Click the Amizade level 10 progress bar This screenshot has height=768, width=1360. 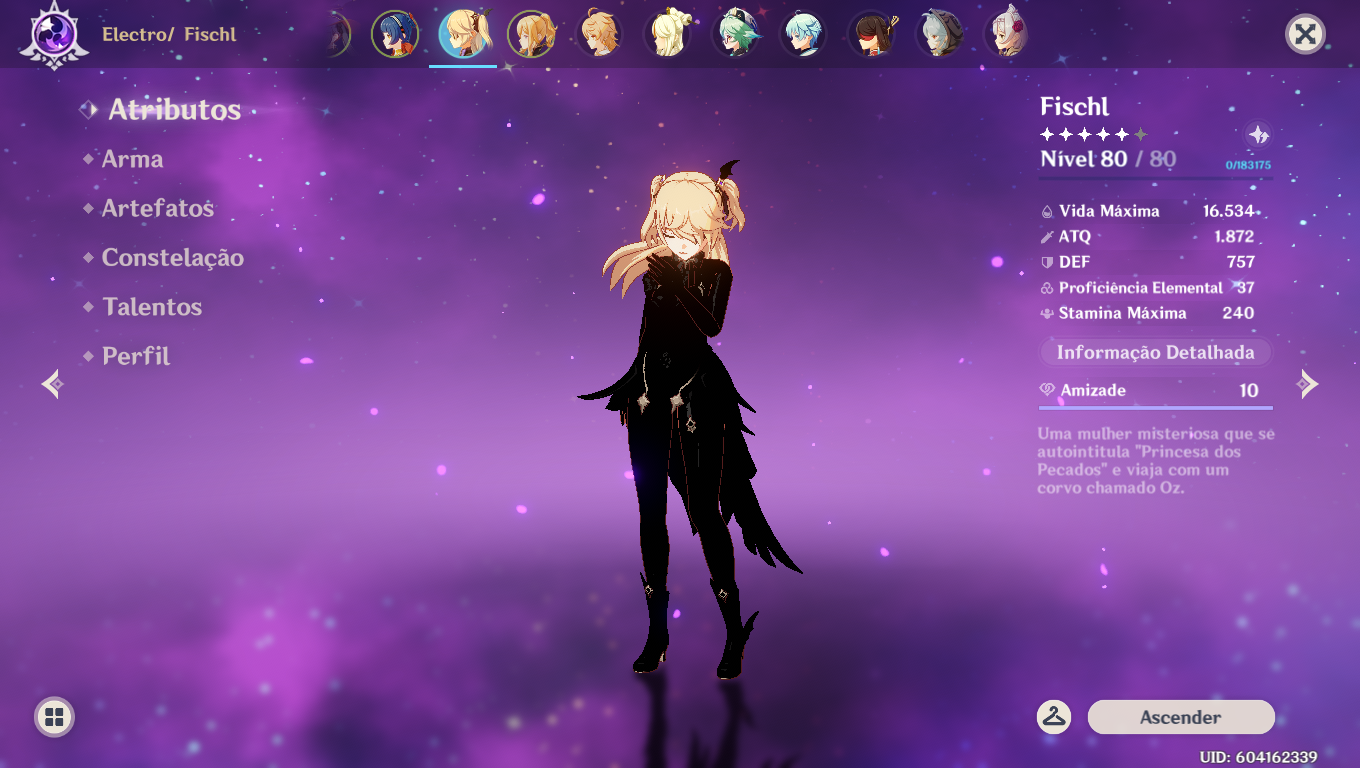coord(1155,407)
